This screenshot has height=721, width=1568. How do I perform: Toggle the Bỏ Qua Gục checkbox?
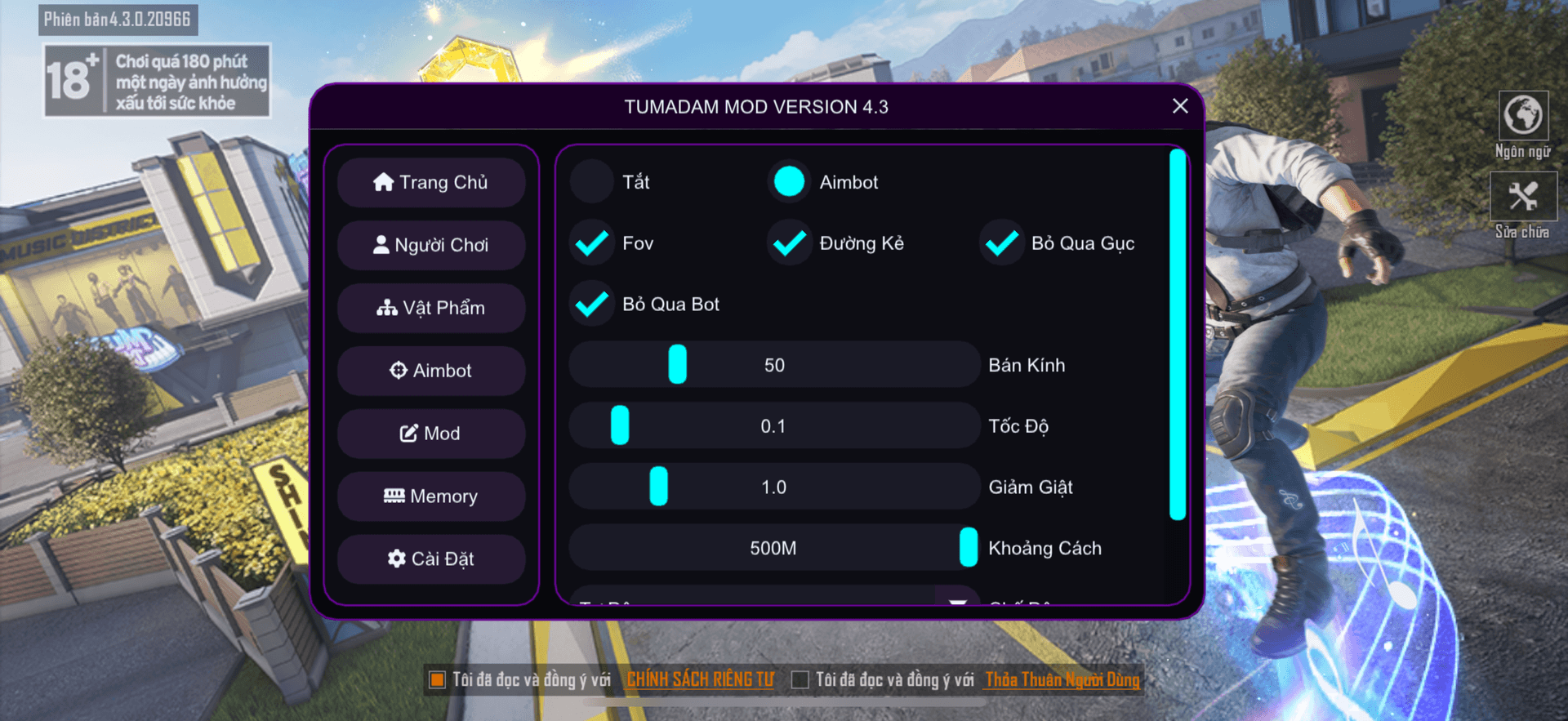[x=1001, y=243]
